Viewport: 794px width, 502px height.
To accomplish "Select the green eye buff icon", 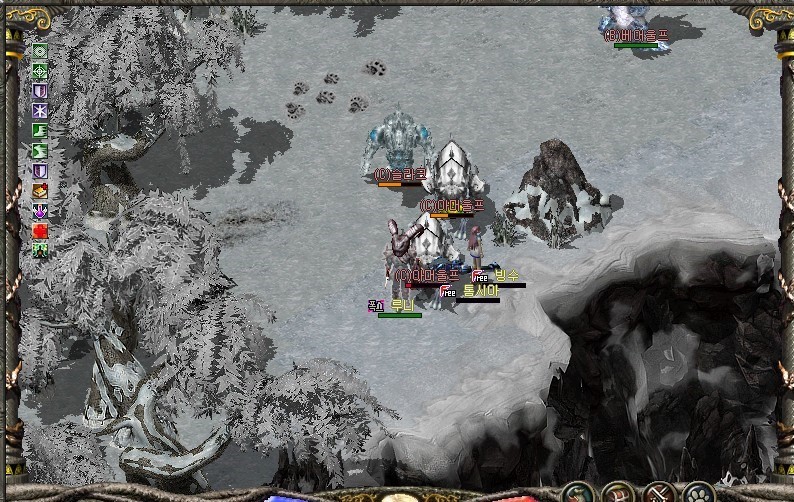I will (40, 50).
